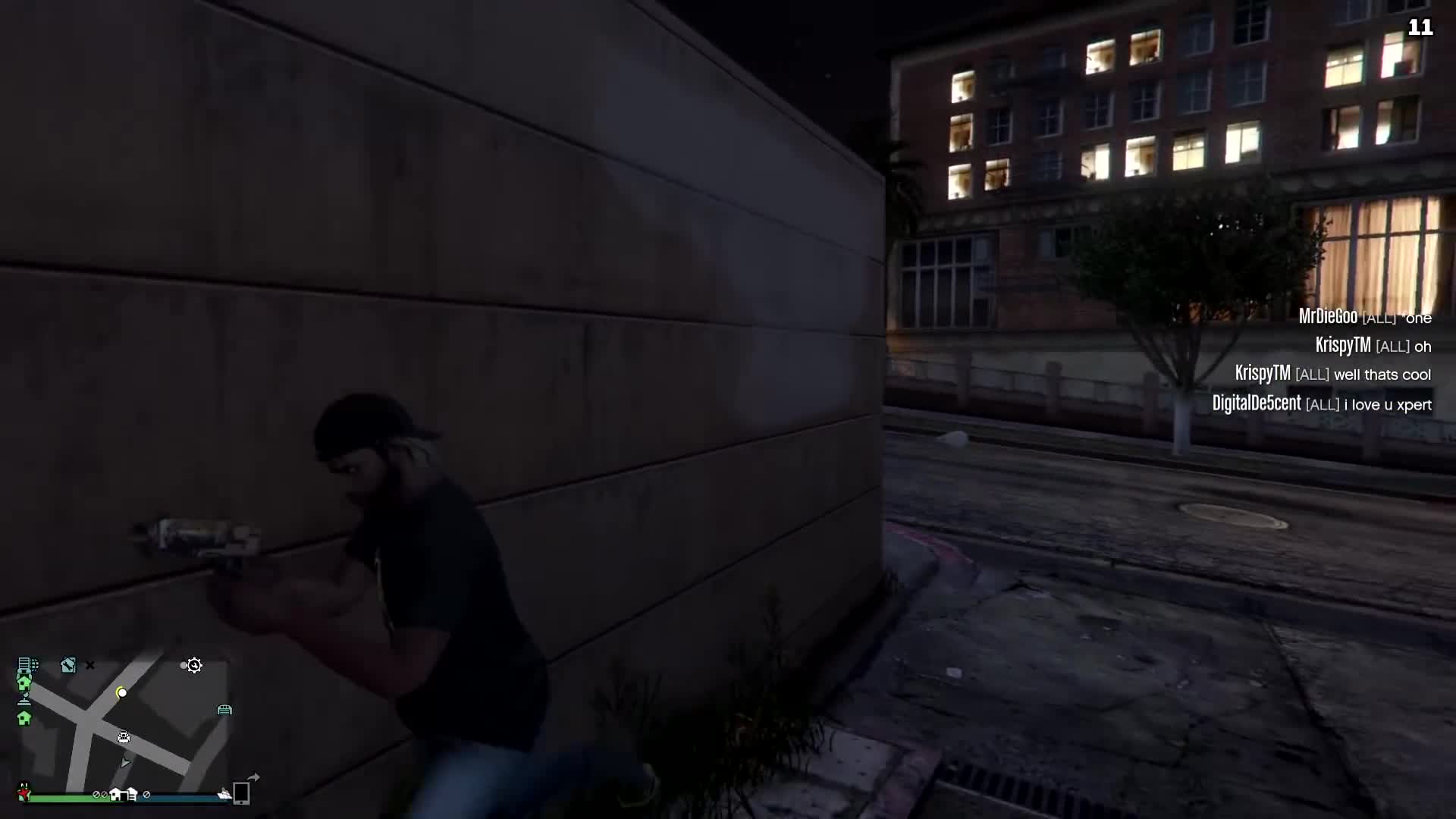Viewport: 1456px width, 819px height.
Task: Toggle the paper plane icon on the stat bar
Action: (x=224, y=793)
